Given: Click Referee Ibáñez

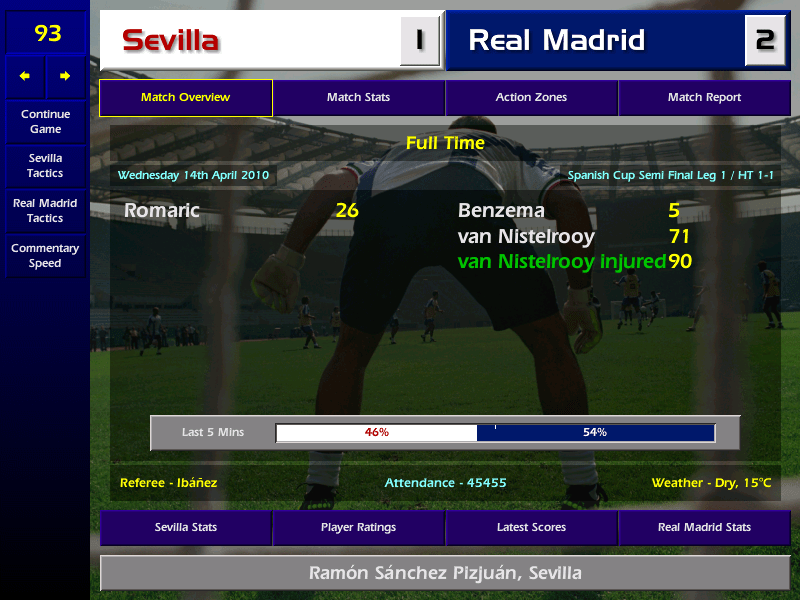Looking at the screenshot, I should (168, 483).
